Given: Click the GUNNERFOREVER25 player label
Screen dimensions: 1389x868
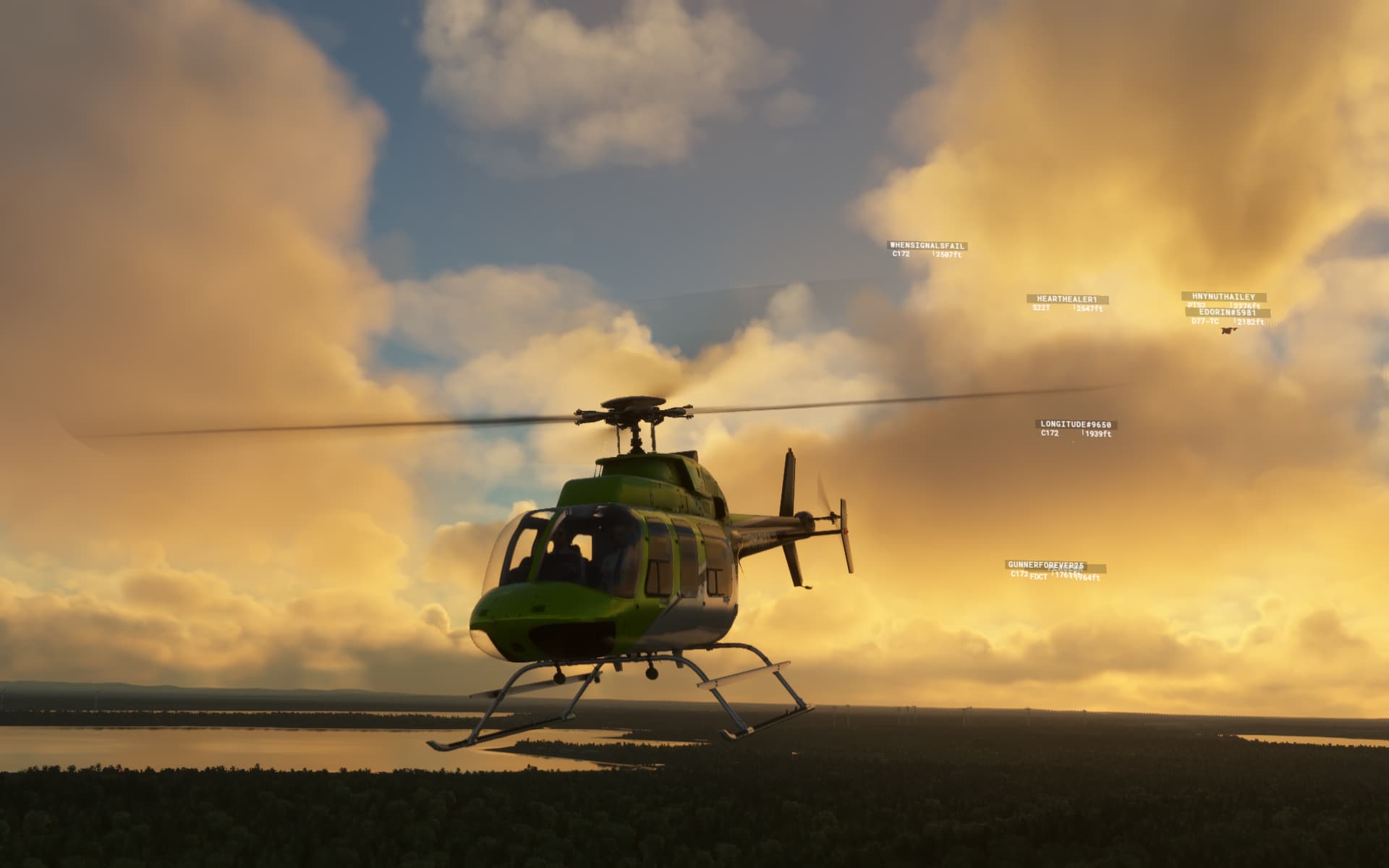Looking at the screenshot, I should [1047, 565].
